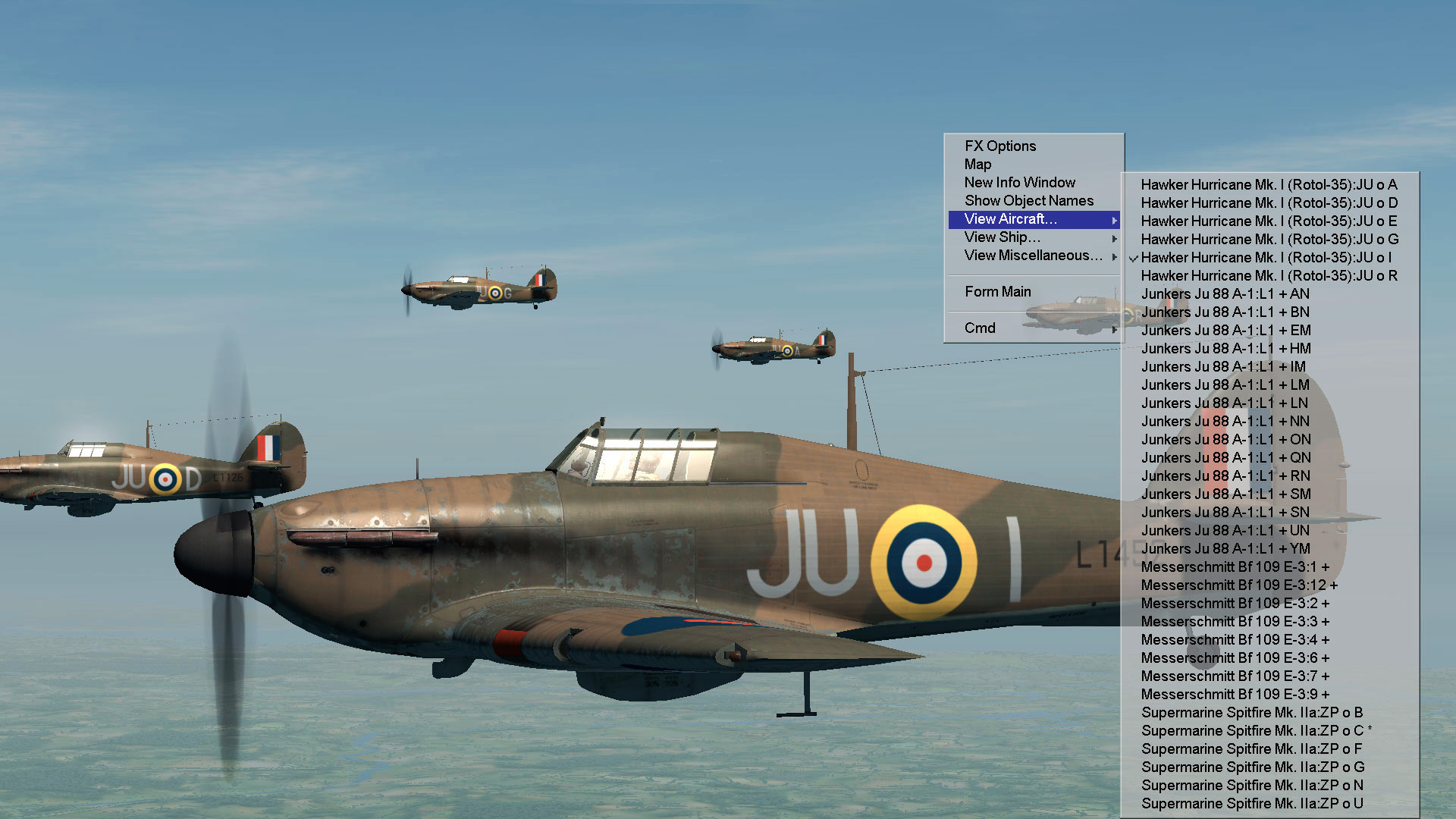This screenshot has width=1456, height=819.
Task: Select the Form Main entry
Action: pos(997,292)
